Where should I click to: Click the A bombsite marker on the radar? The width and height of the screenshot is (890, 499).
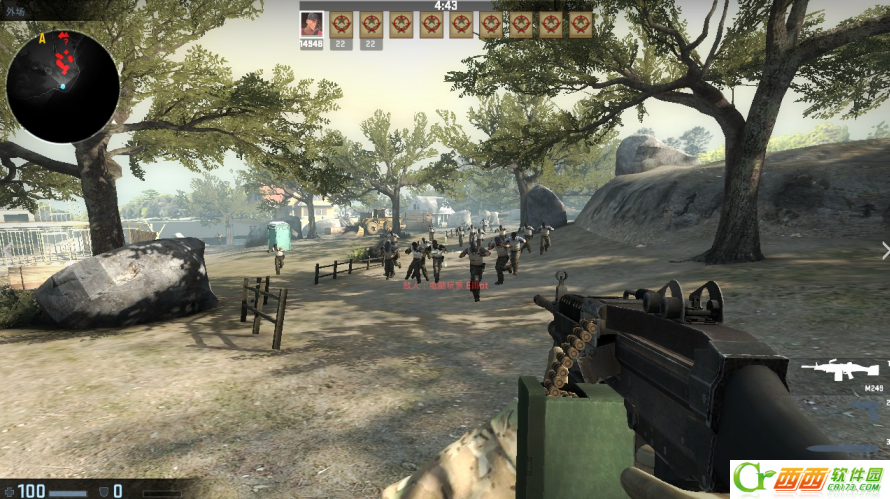pyautogui.click(x=42, y=39)
